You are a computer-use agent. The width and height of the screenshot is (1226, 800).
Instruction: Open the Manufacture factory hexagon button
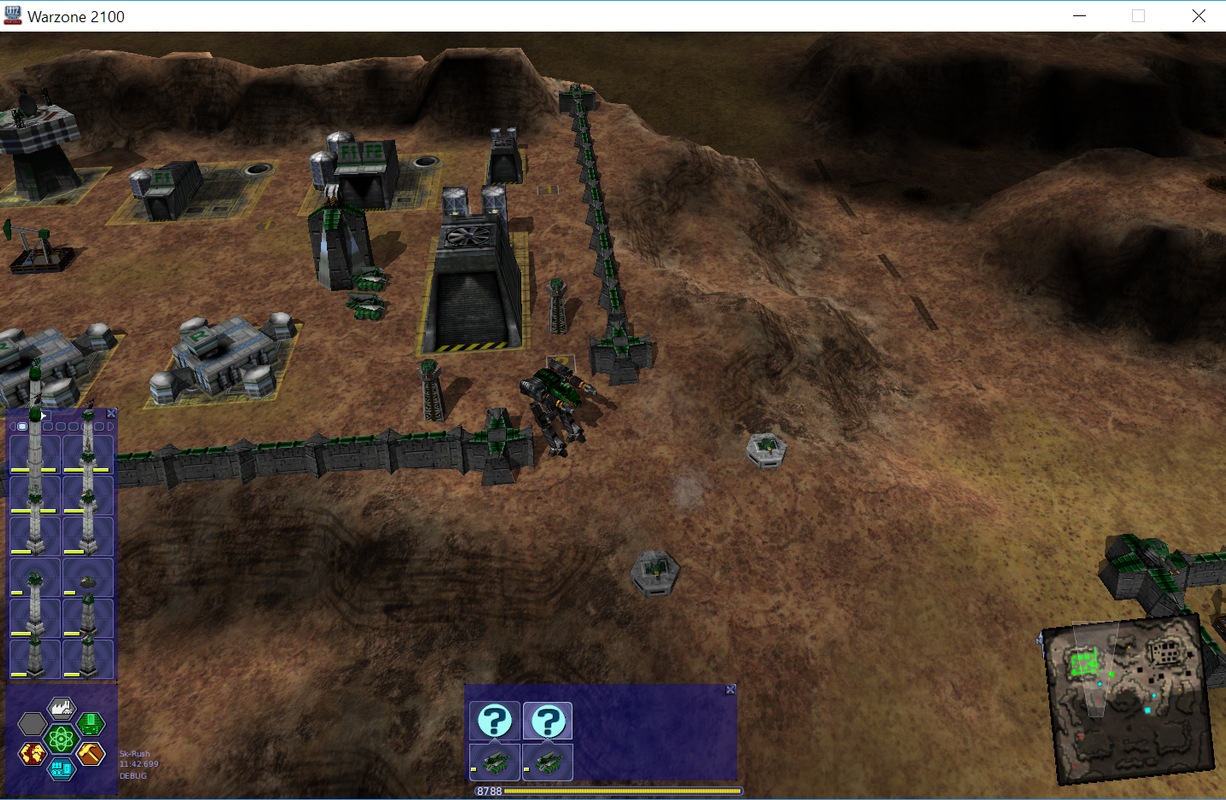[62, 709]
